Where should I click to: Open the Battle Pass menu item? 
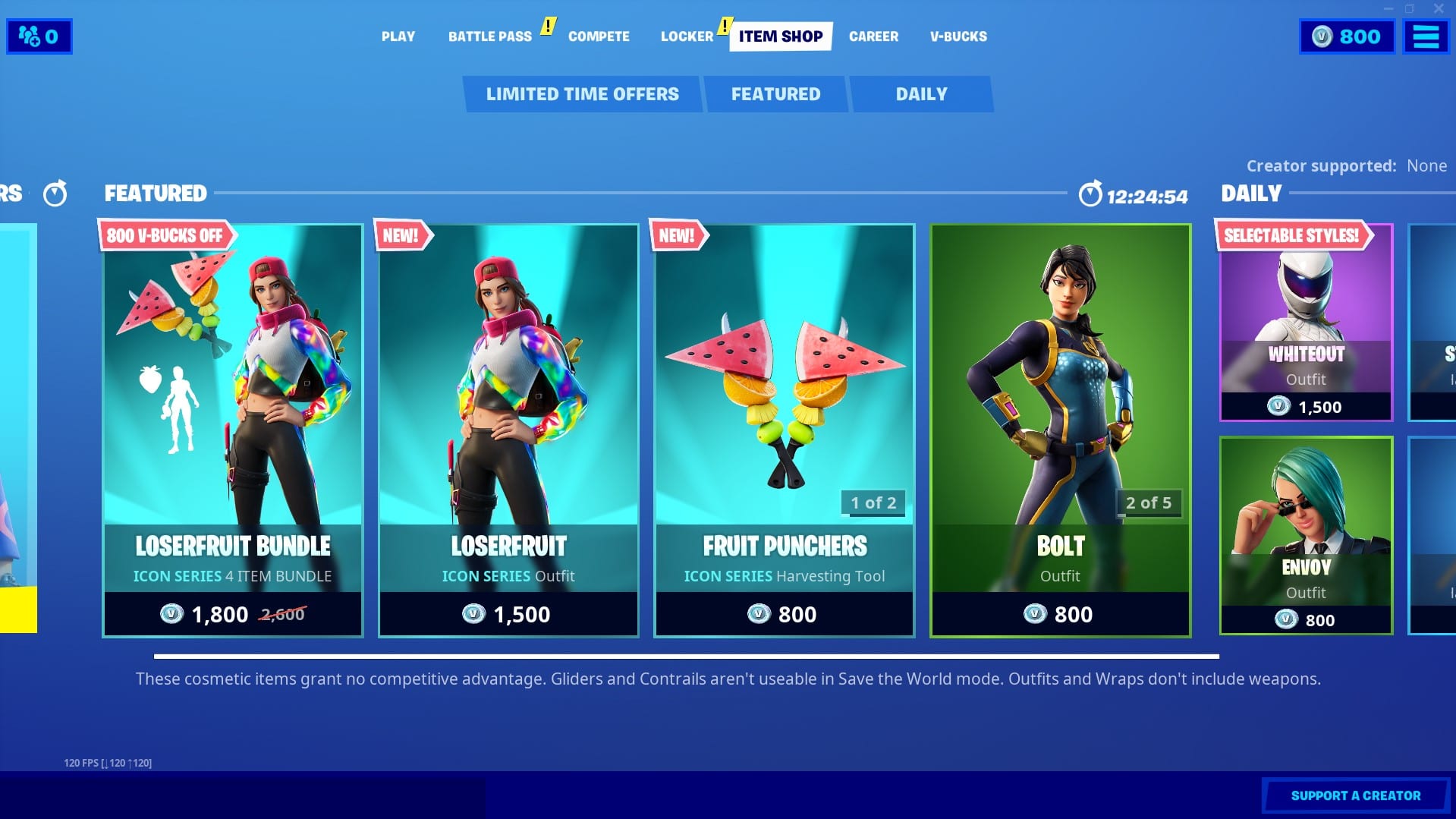tap(489, 36)
